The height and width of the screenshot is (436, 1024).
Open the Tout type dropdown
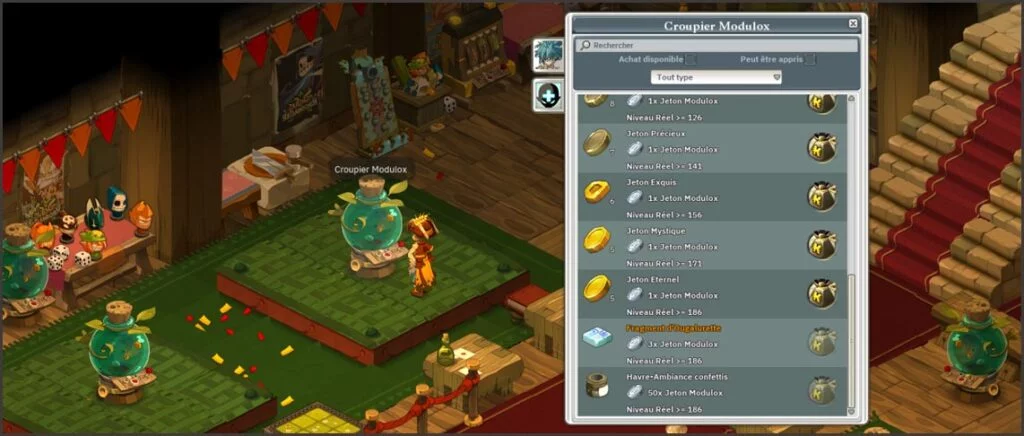716,77
